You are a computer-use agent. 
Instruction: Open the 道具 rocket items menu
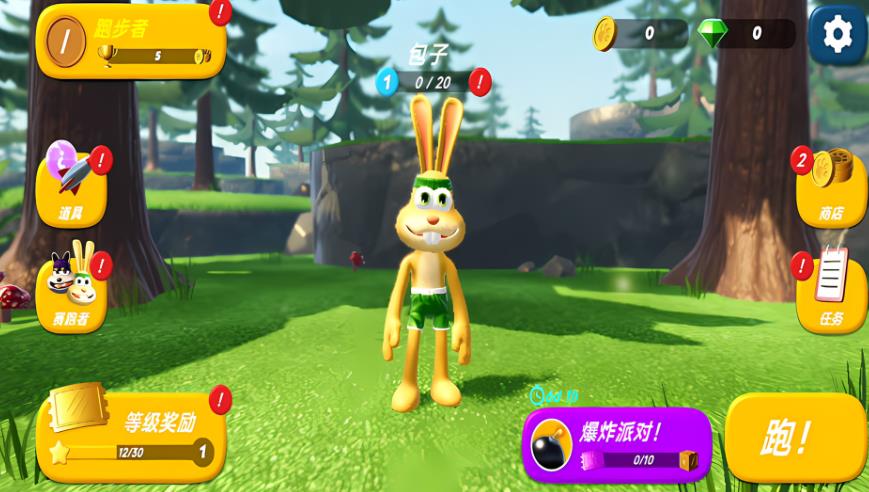(71, 188)
